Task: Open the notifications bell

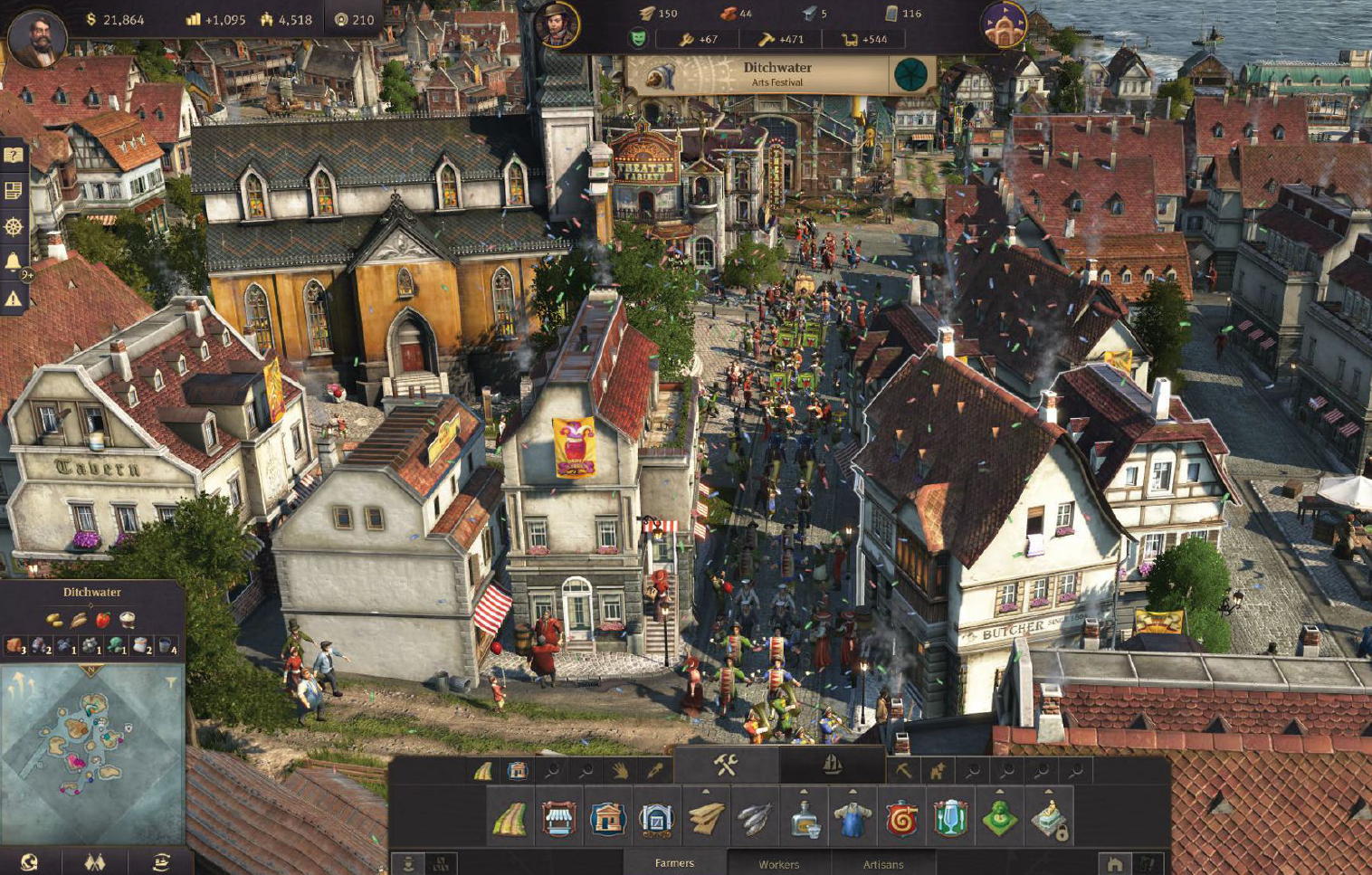Action: (x=14, y=262)
